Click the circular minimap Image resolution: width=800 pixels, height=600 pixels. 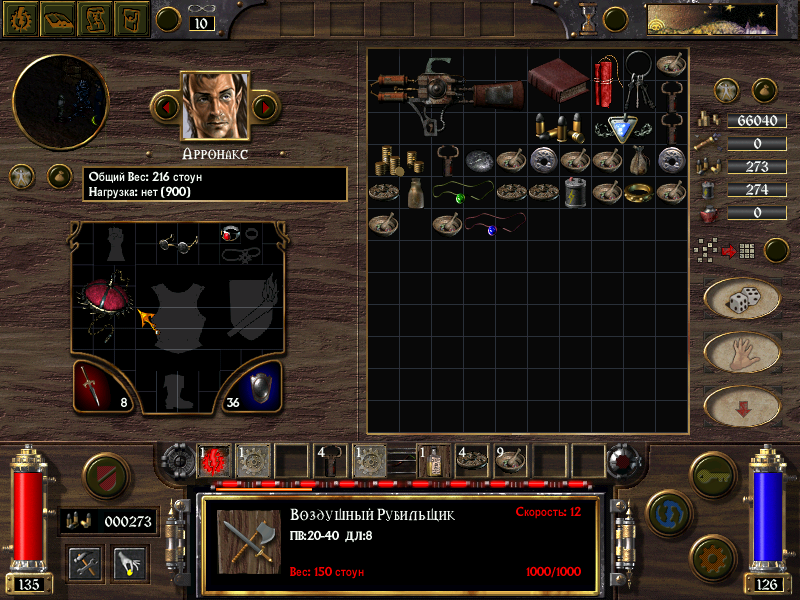pos(60,102)
